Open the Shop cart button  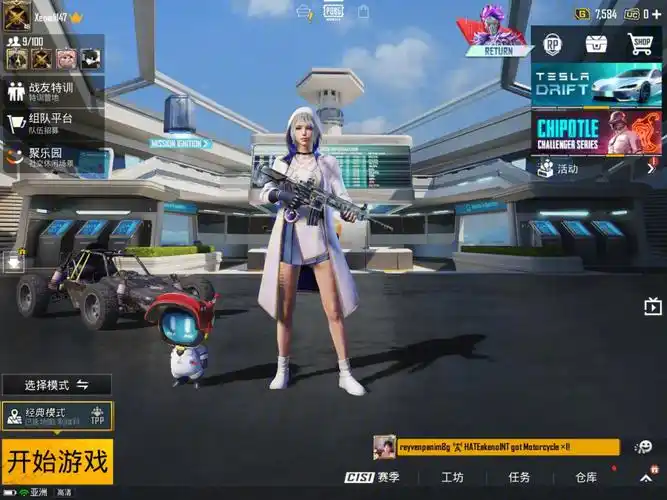(x=640, y=44)
